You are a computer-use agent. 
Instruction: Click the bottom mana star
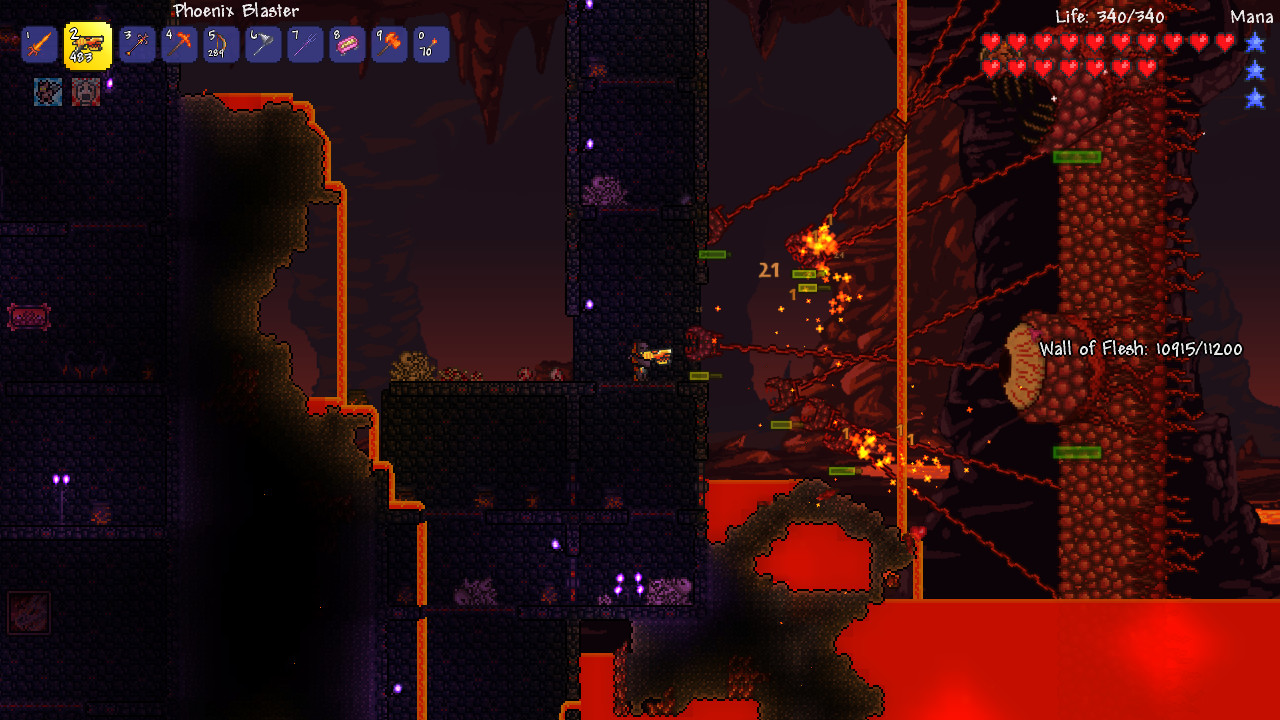click(1255, 99)
